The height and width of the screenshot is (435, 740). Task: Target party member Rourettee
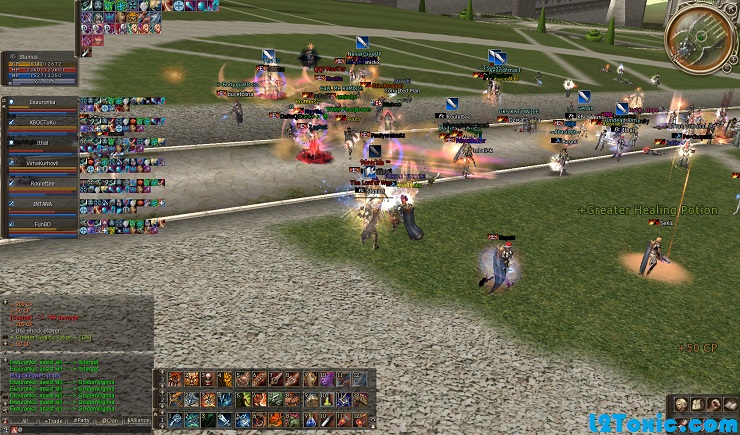click(x=42, y=184)
